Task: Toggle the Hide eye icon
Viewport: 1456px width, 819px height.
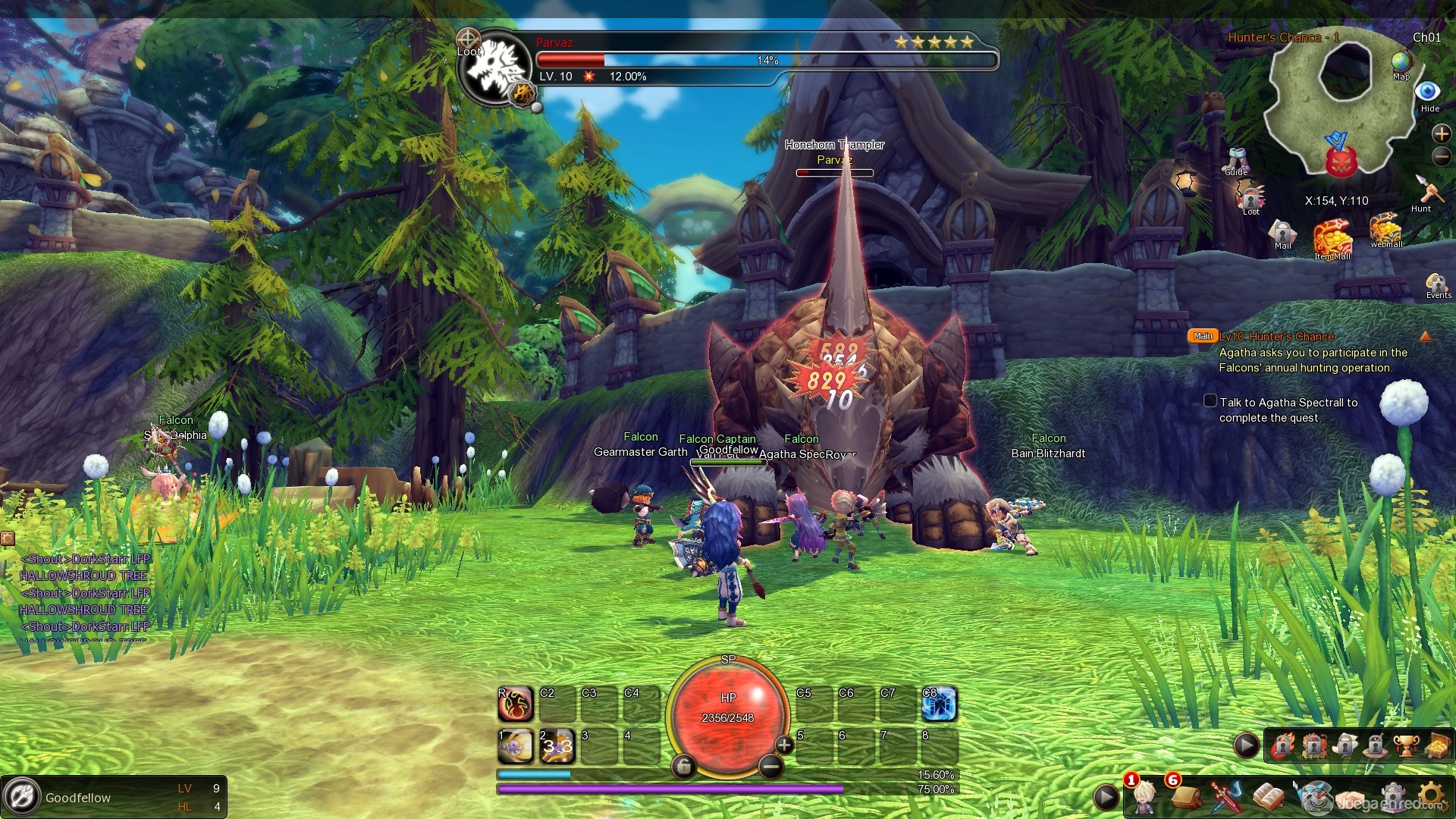Action: click(1428, 92)
